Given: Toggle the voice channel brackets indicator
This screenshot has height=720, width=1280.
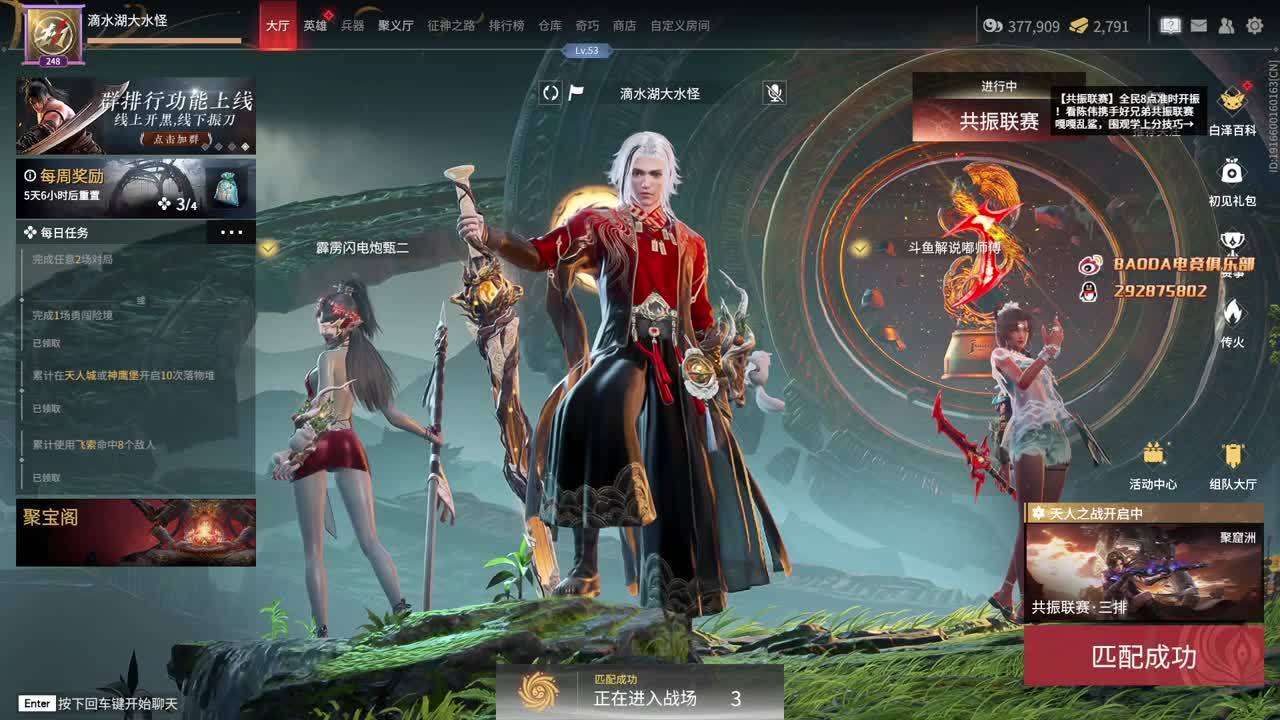Looking at the screenshot, I should click(550, 95).
